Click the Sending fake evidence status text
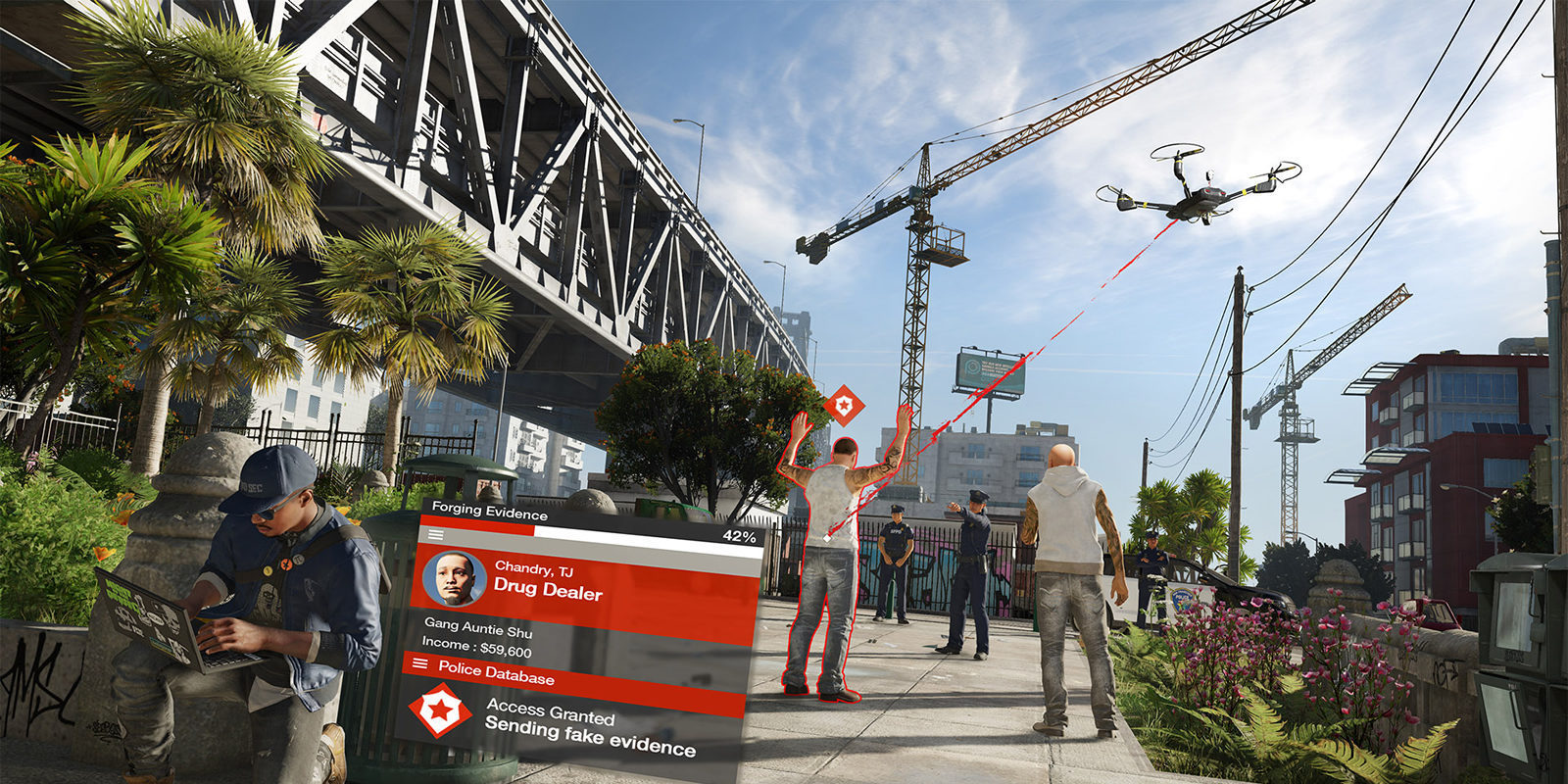The width and height of the screenshot is (1568, 784). pos(589,736)
